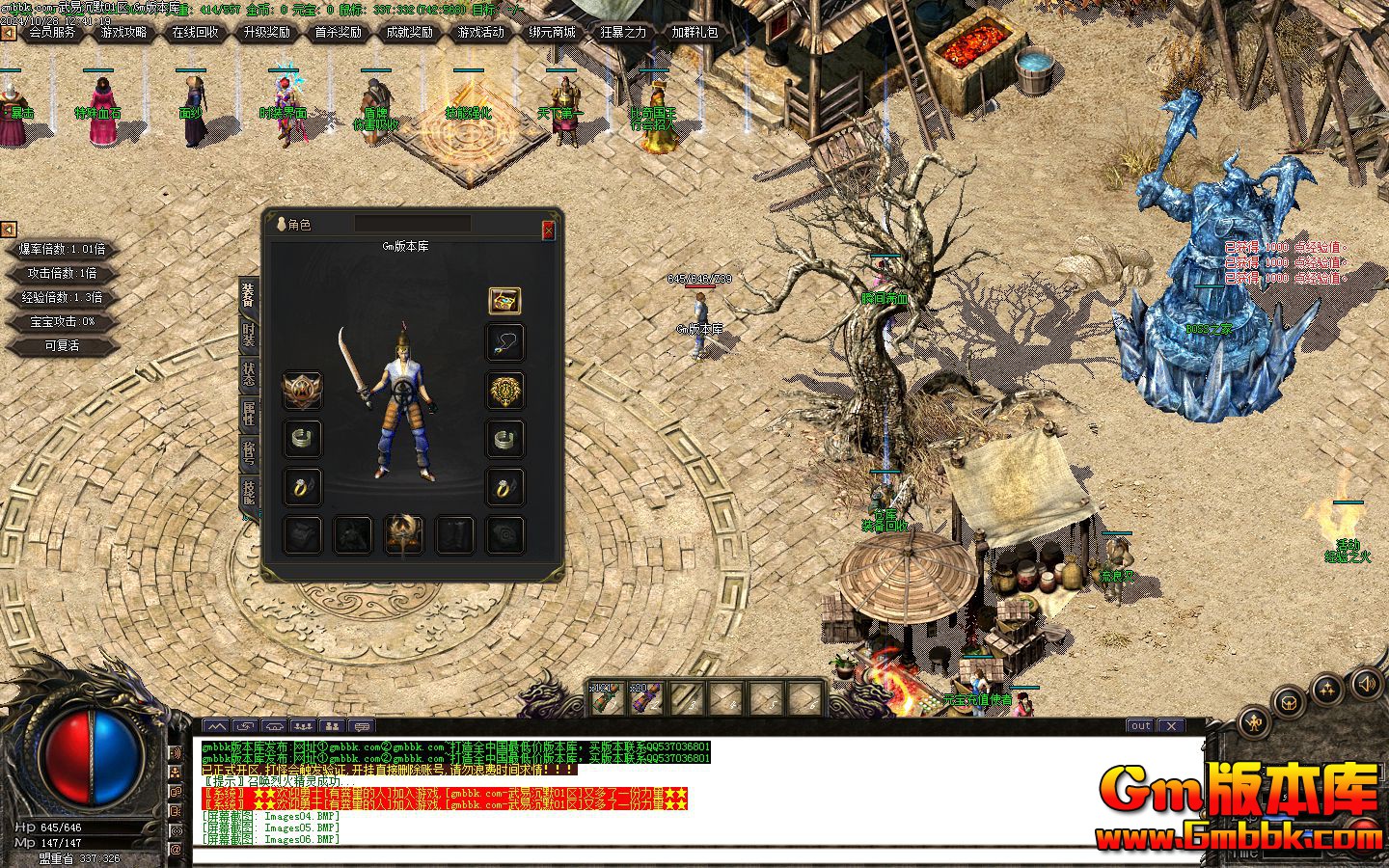Toggle the sound speaker button

pos(1366,685)
